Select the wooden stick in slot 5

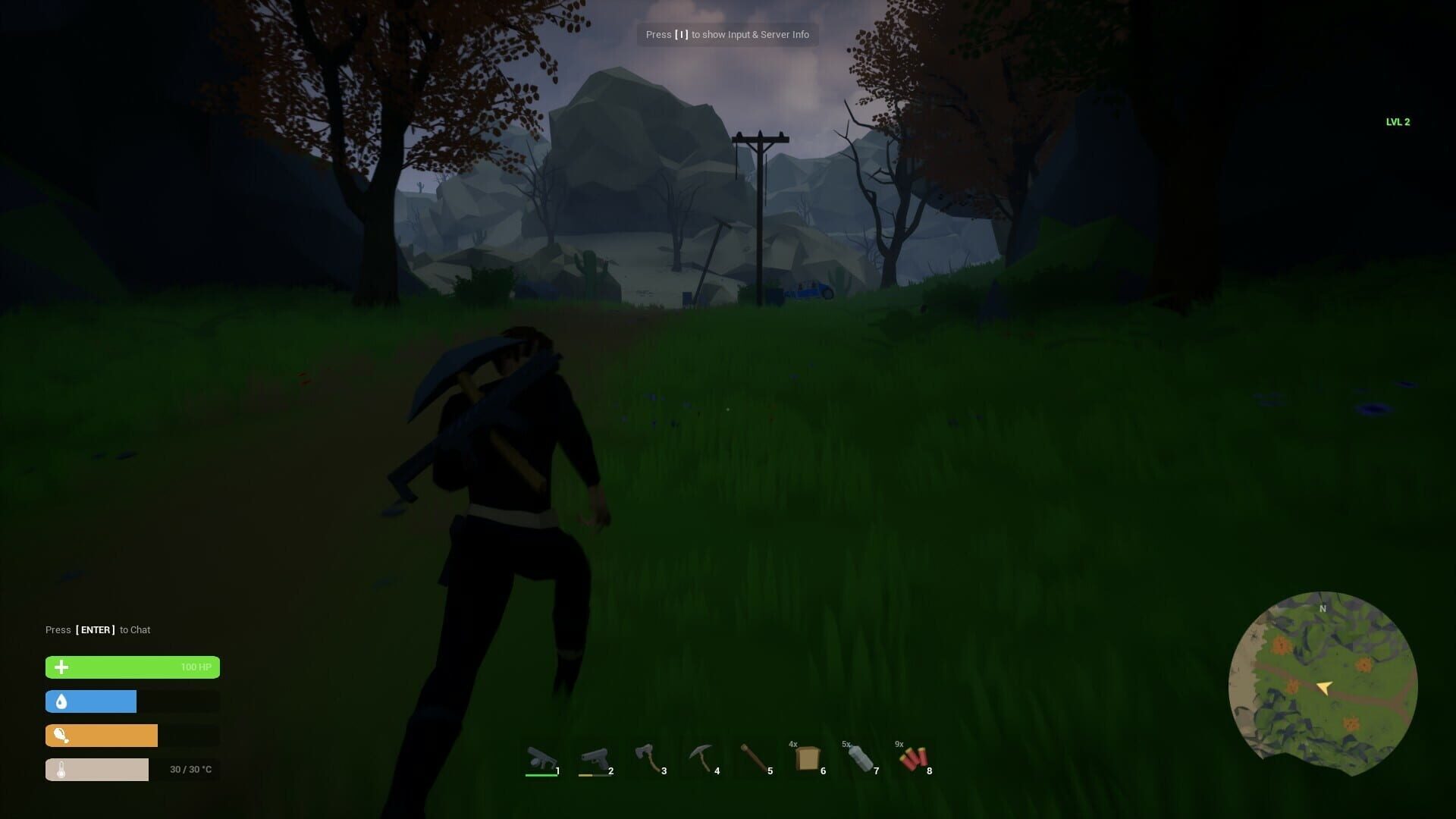click(755, 758)
